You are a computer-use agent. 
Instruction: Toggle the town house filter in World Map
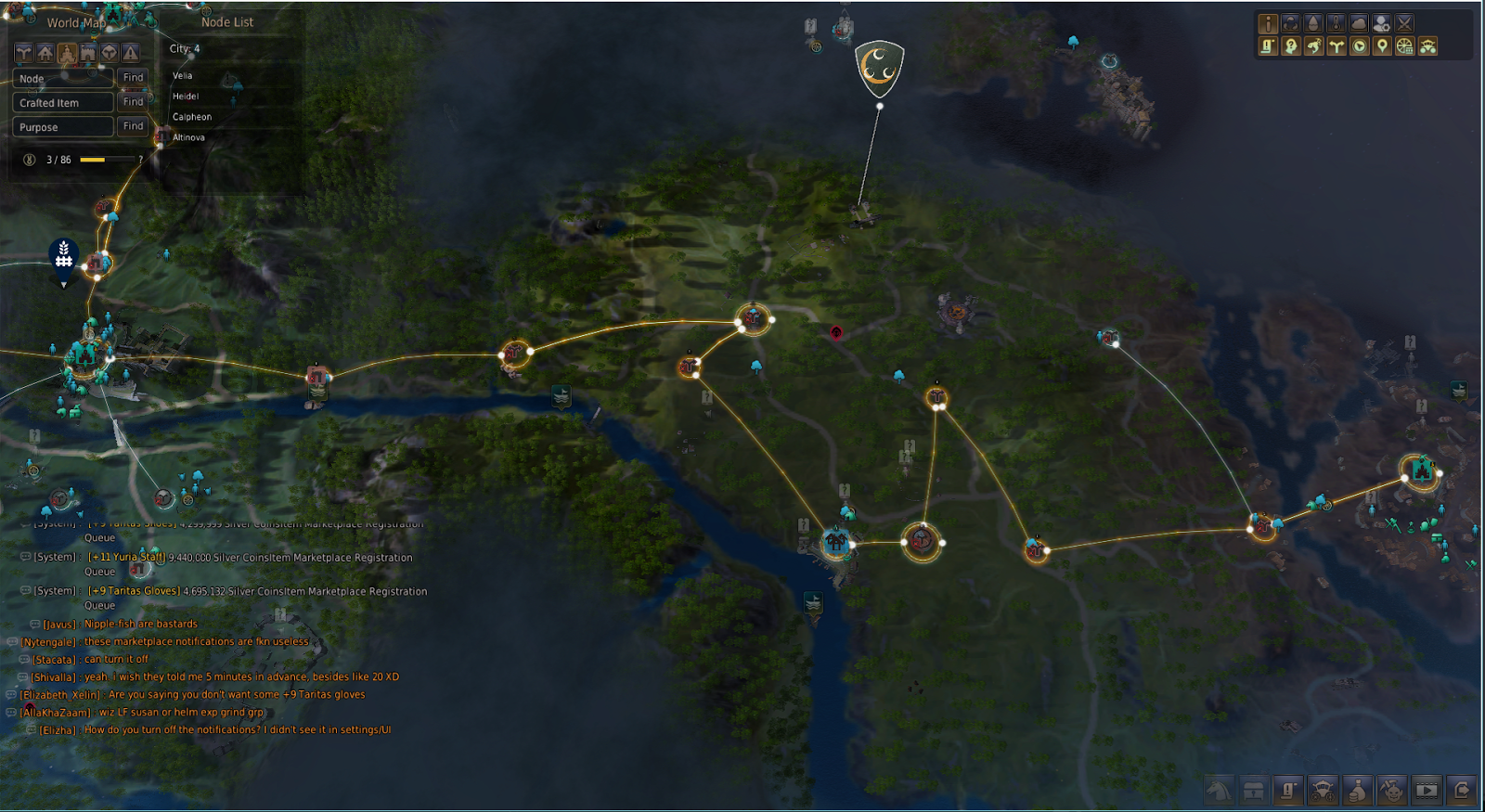coord(45,53)
